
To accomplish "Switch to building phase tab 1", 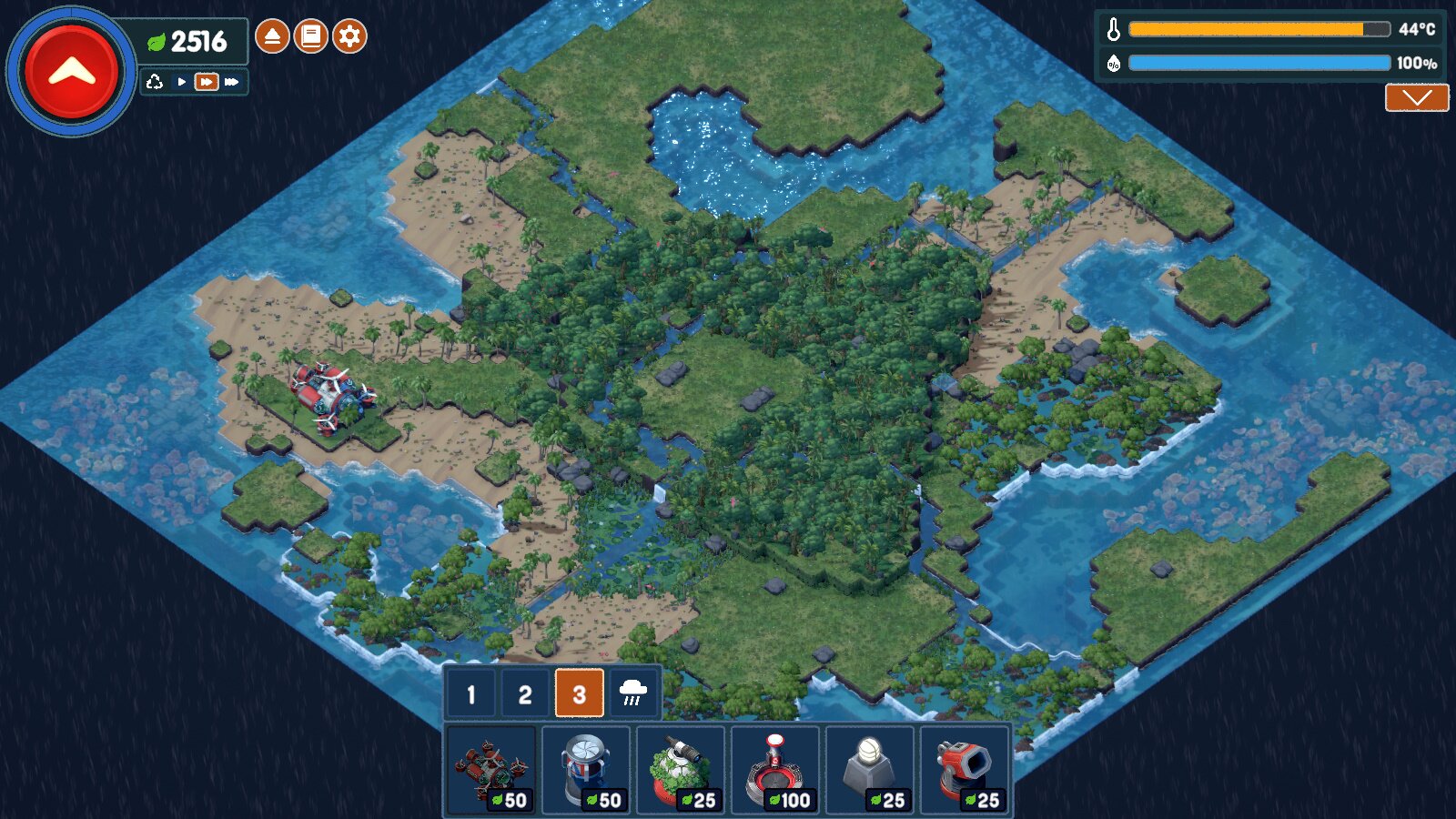I will [470, 694].
